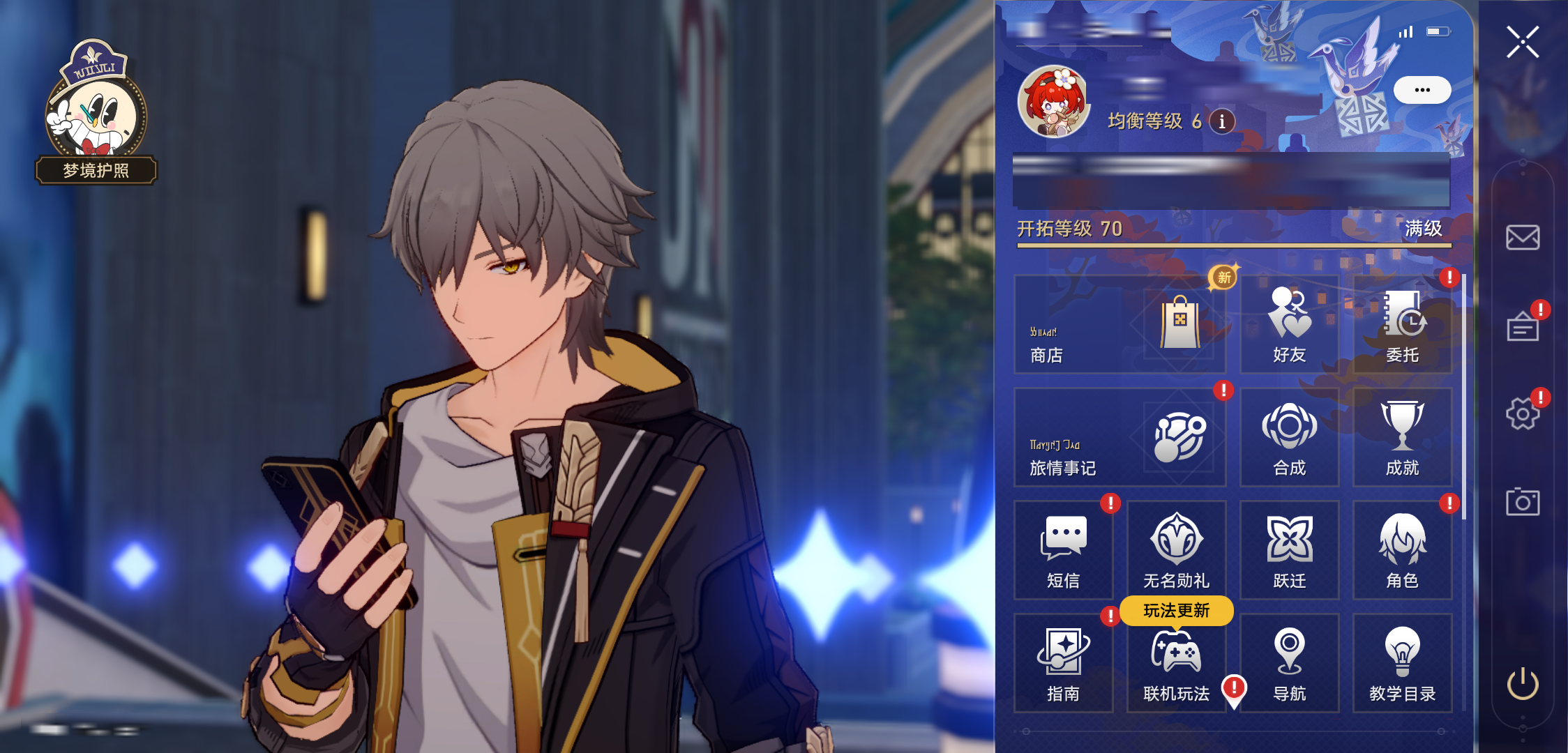
Task: Open 旅情事记 travel log
Action: (x=1120, y=437)
